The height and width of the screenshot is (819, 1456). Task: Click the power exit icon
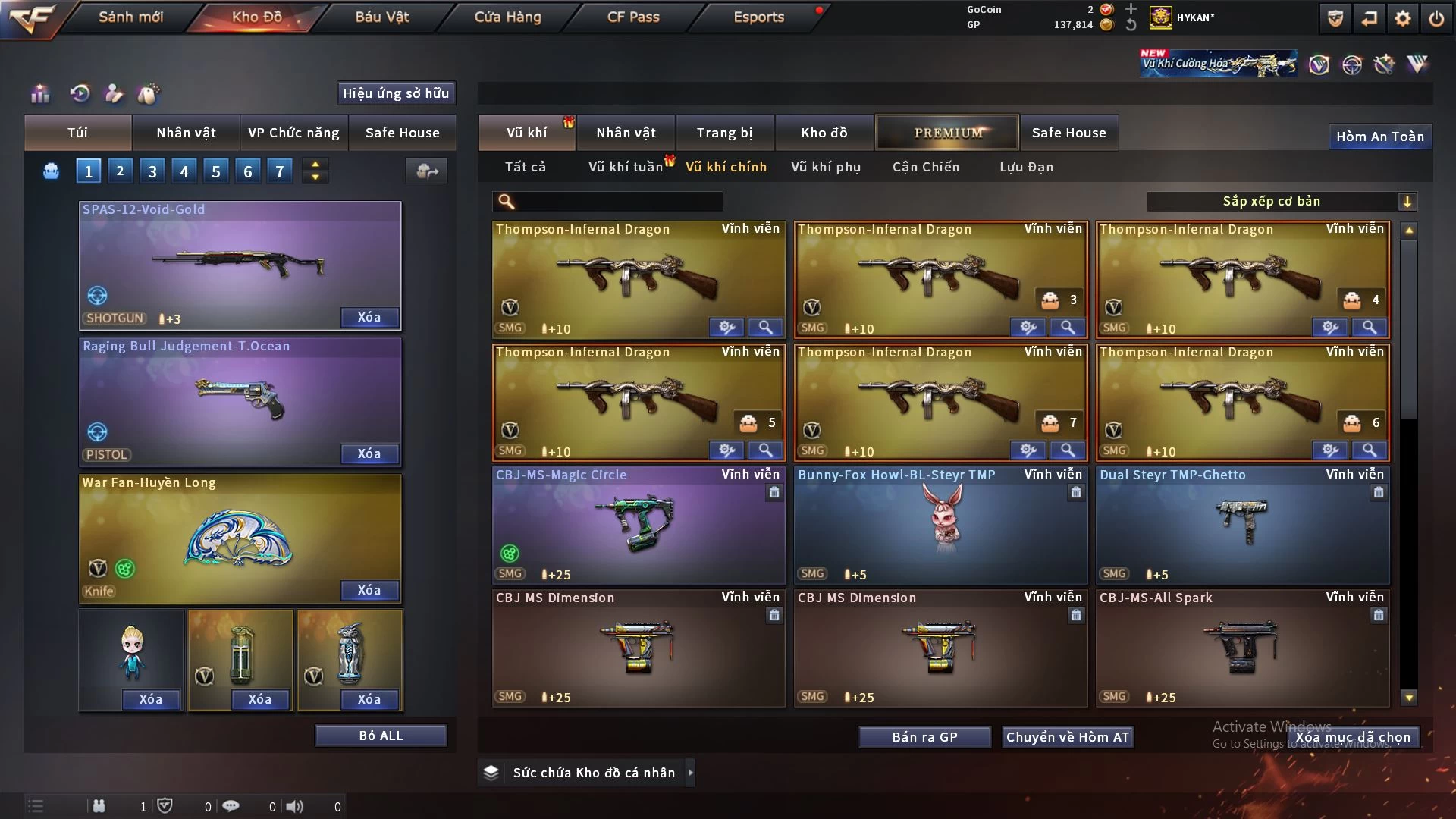[x=1436, y=18]
